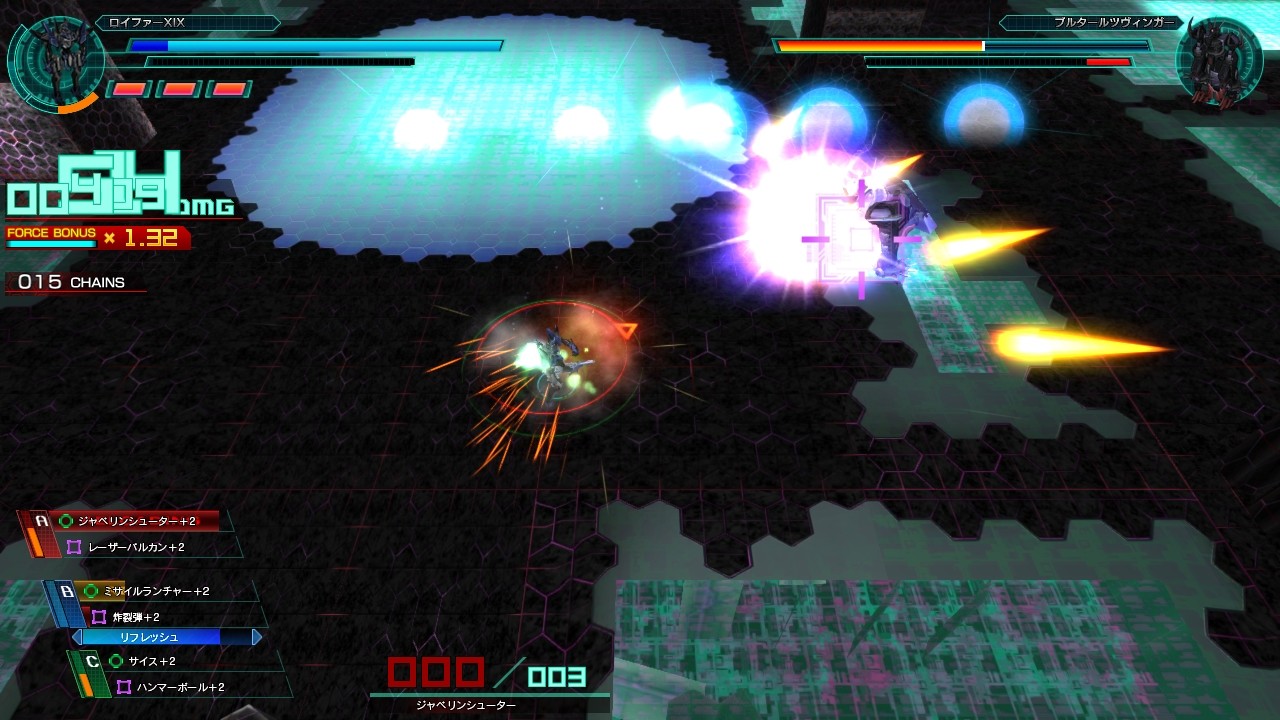Click the left arrow on the リフレッシュ gauge
1280x720 pixels.
pos(76,637)
